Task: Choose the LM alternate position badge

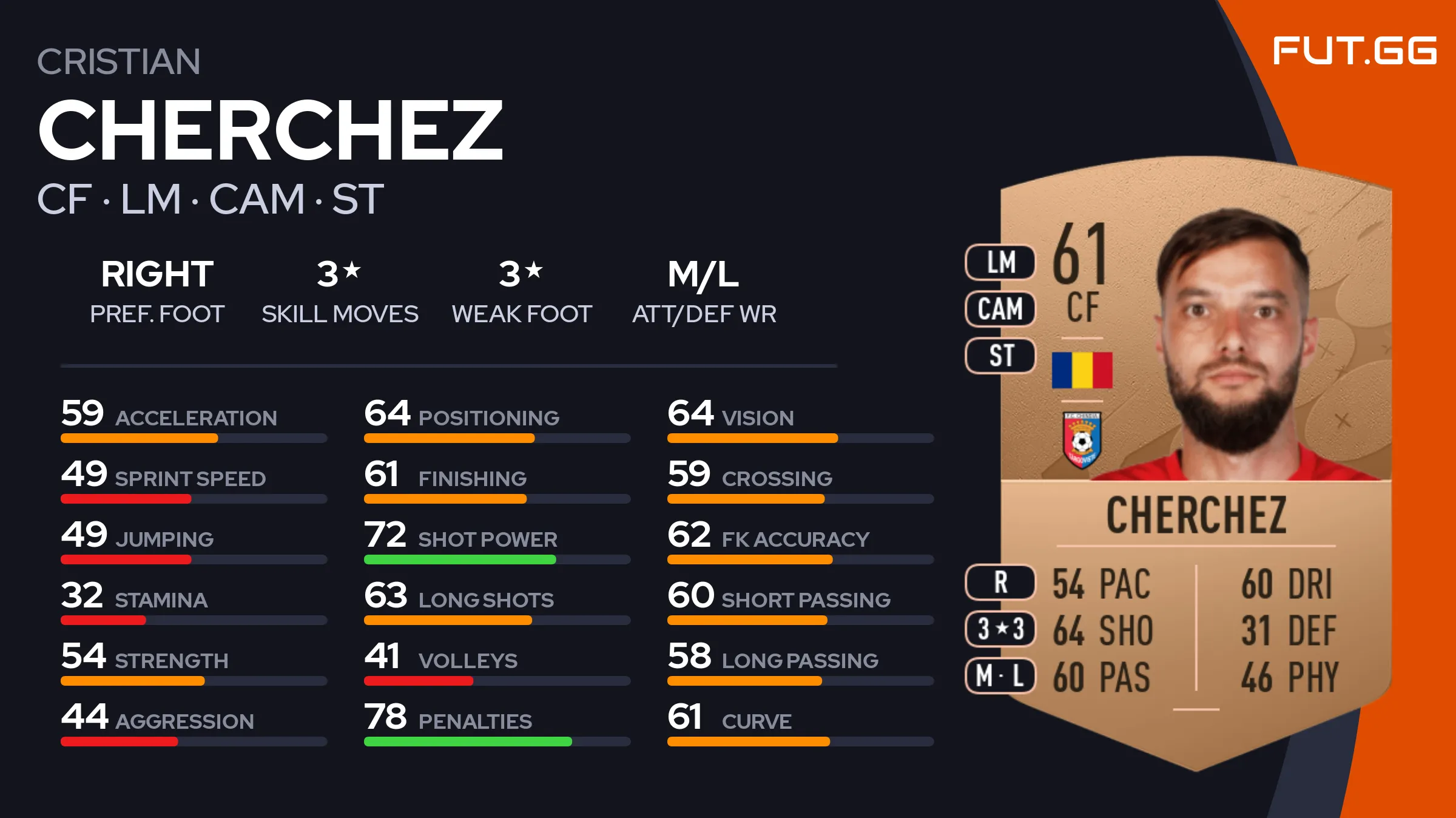Action: tap(1000, 262)
